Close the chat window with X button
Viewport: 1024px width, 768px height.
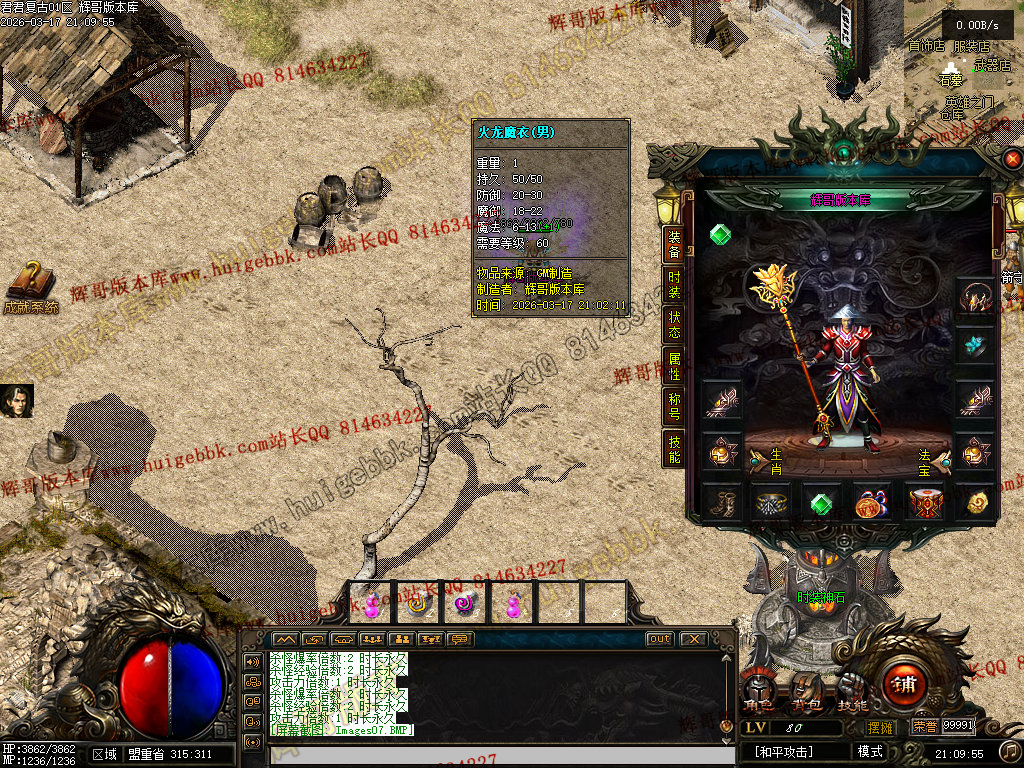(692, 639)
